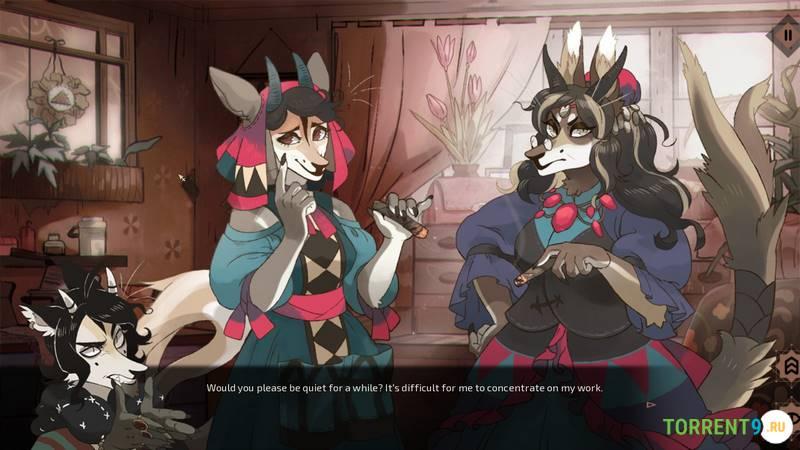Open the torrent9.ru watermark link
Screen dimensions: 800x450
pyautogui.click(x=727, y=426)
